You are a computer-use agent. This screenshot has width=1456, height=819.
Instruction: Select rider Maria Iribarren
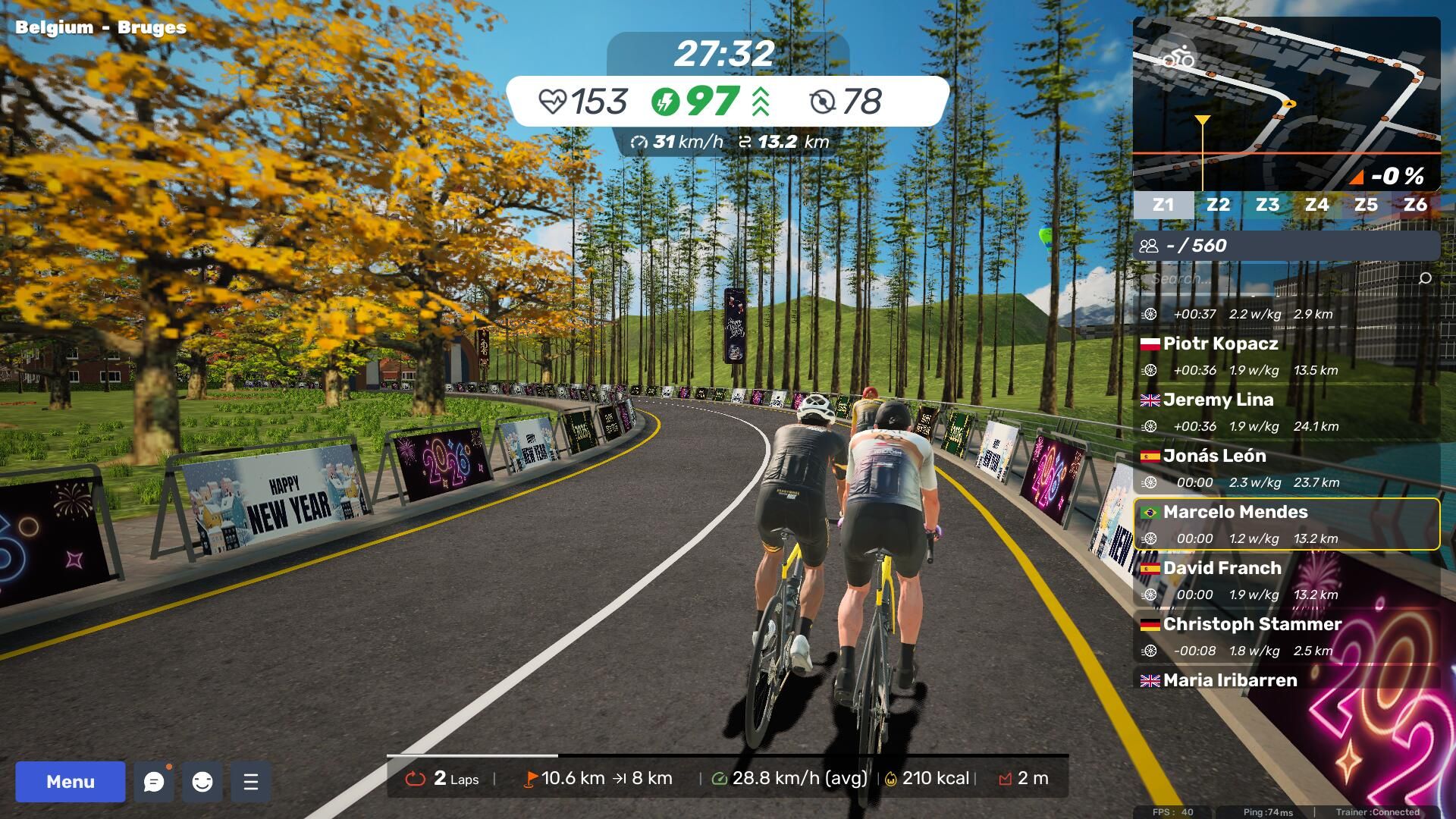click(x=1286, y=680)
